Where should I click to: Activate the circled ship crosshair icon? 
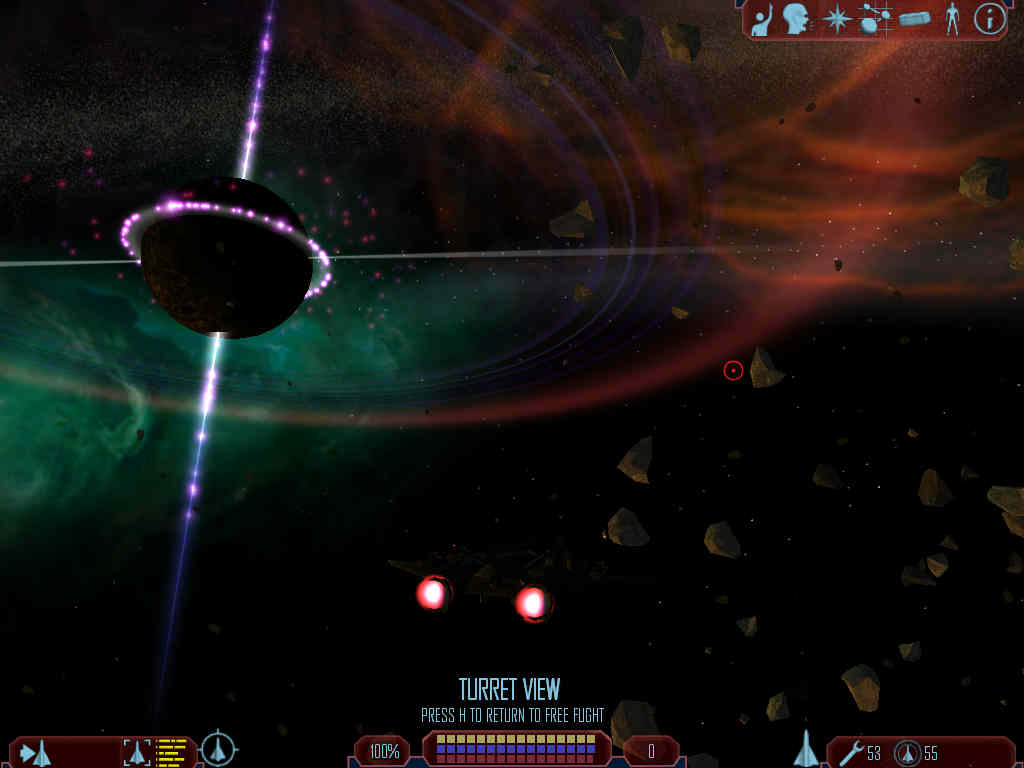(x=218, y=749)
